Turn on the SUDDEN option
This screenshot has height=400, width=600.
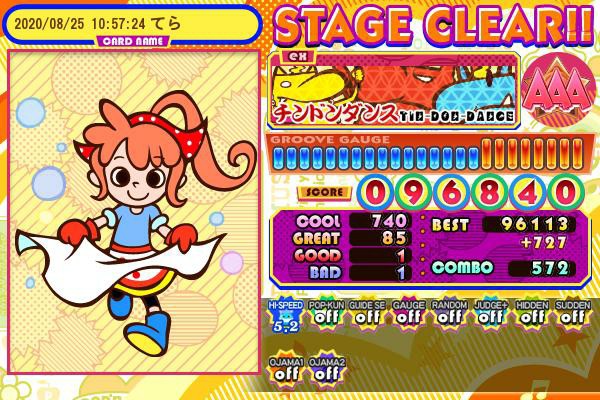coord(571,315)
